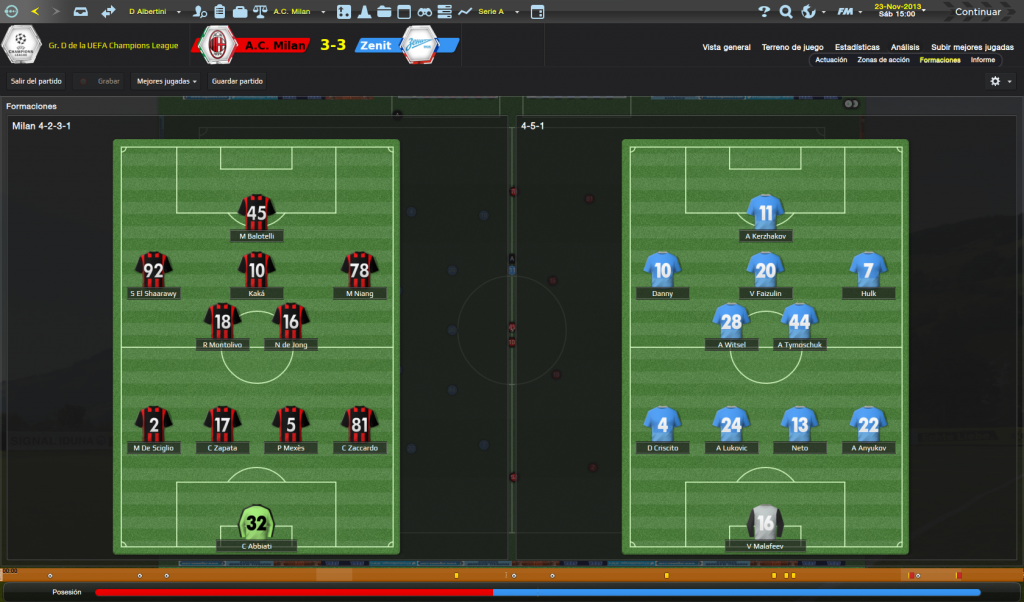Select Hulk's number 7 shirt
1024x602 pixels.
[867, 269]
